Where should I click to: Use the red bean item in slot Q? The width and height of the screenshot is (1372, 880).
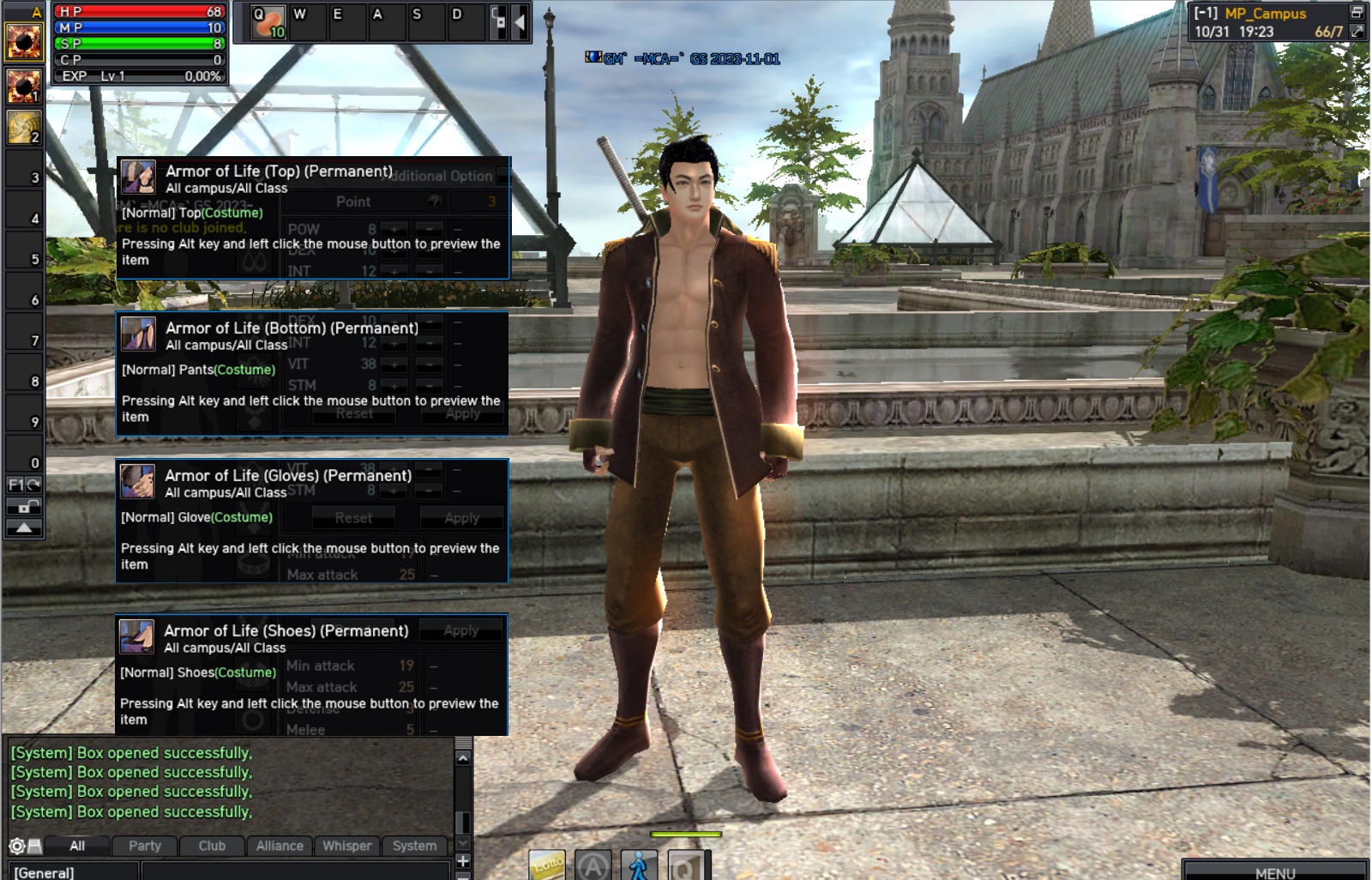268,22
